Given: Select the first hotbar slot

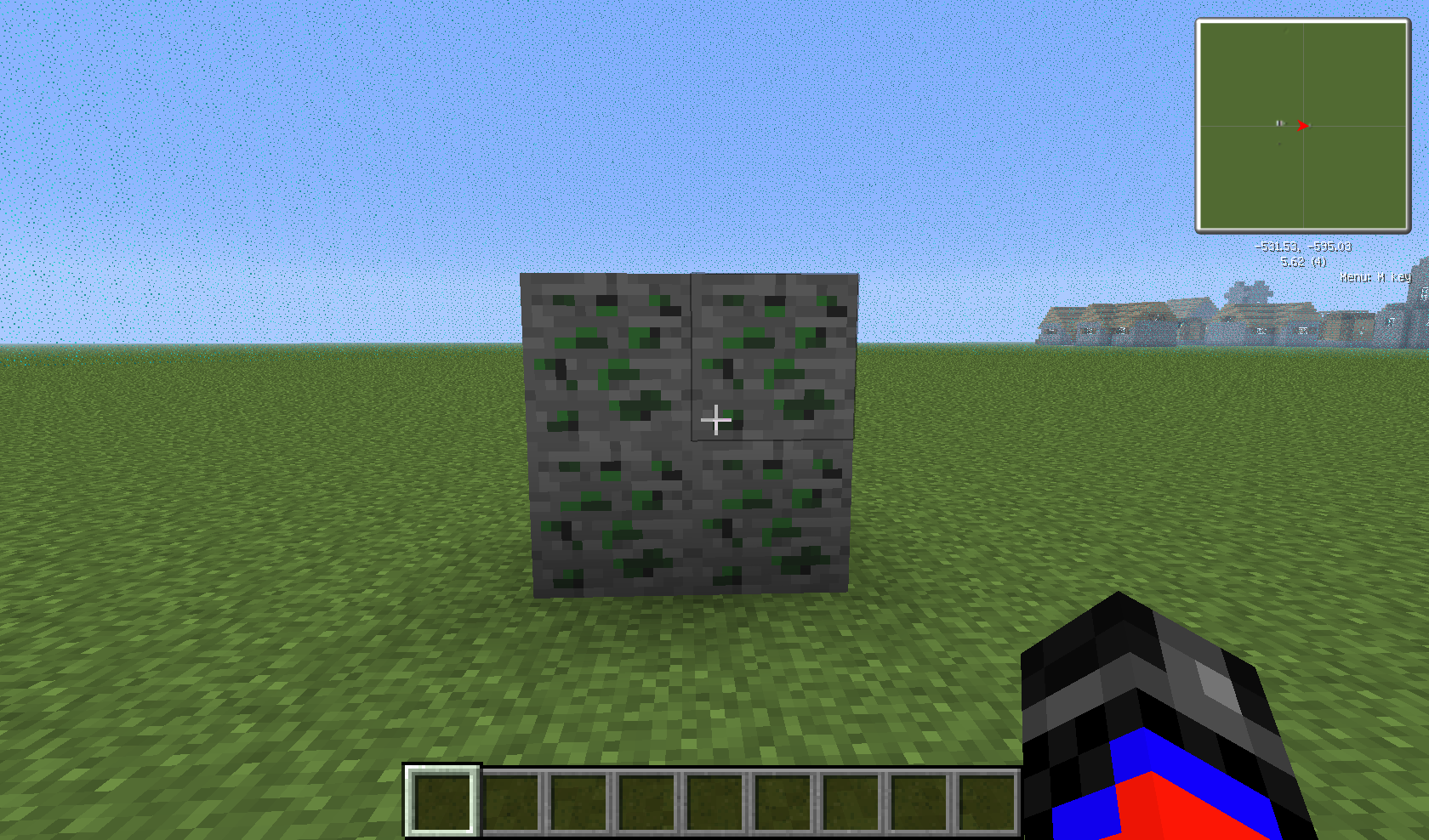Looking at the screenshot, I should coord(439,800).
